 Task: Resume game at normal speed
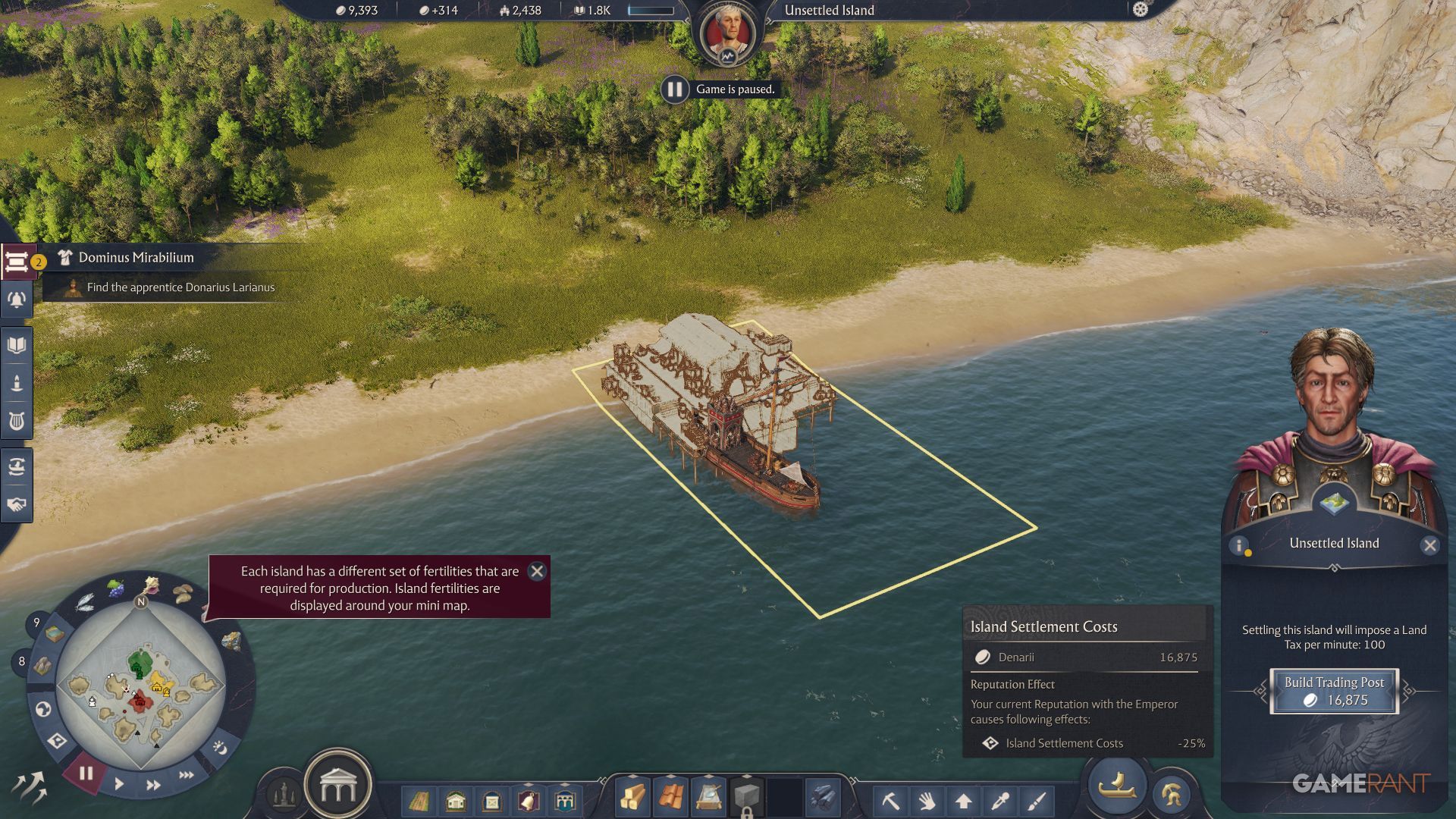pyautogui.click(x=119, y=784)
